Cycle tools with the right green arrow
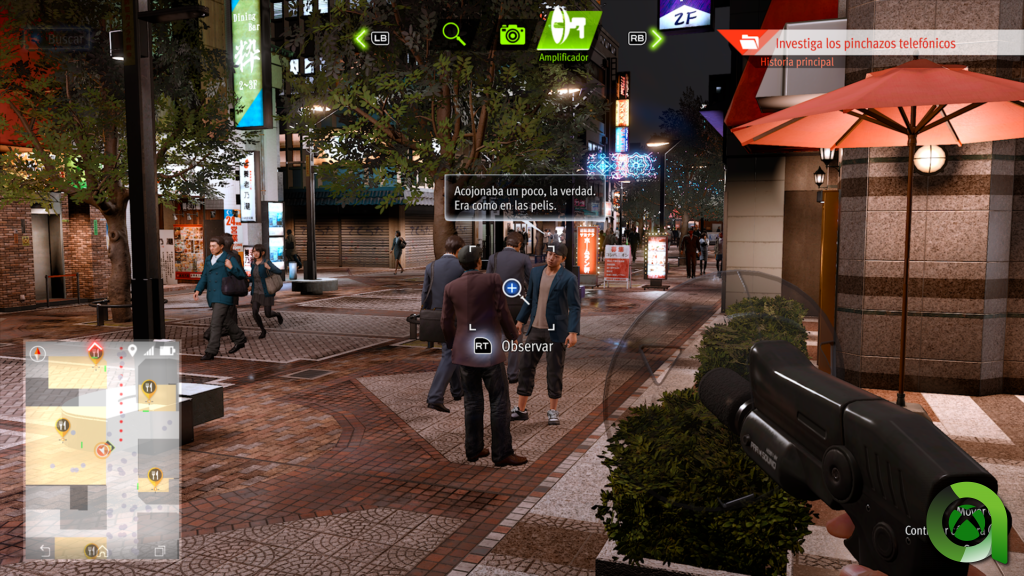The height and width of the screenshot is (576, 1024). click(x=656, y=38)
